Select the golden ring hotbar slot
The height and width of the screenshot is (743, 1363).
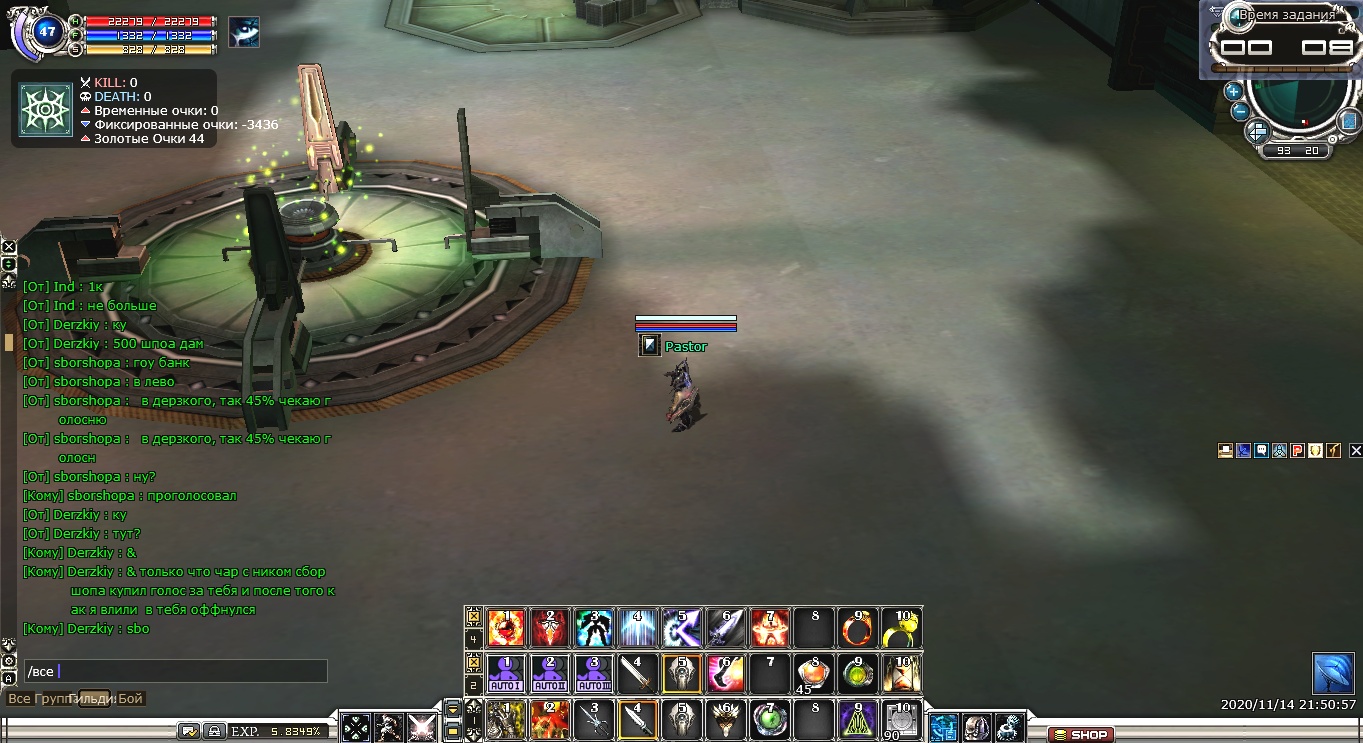coord(901,628)
